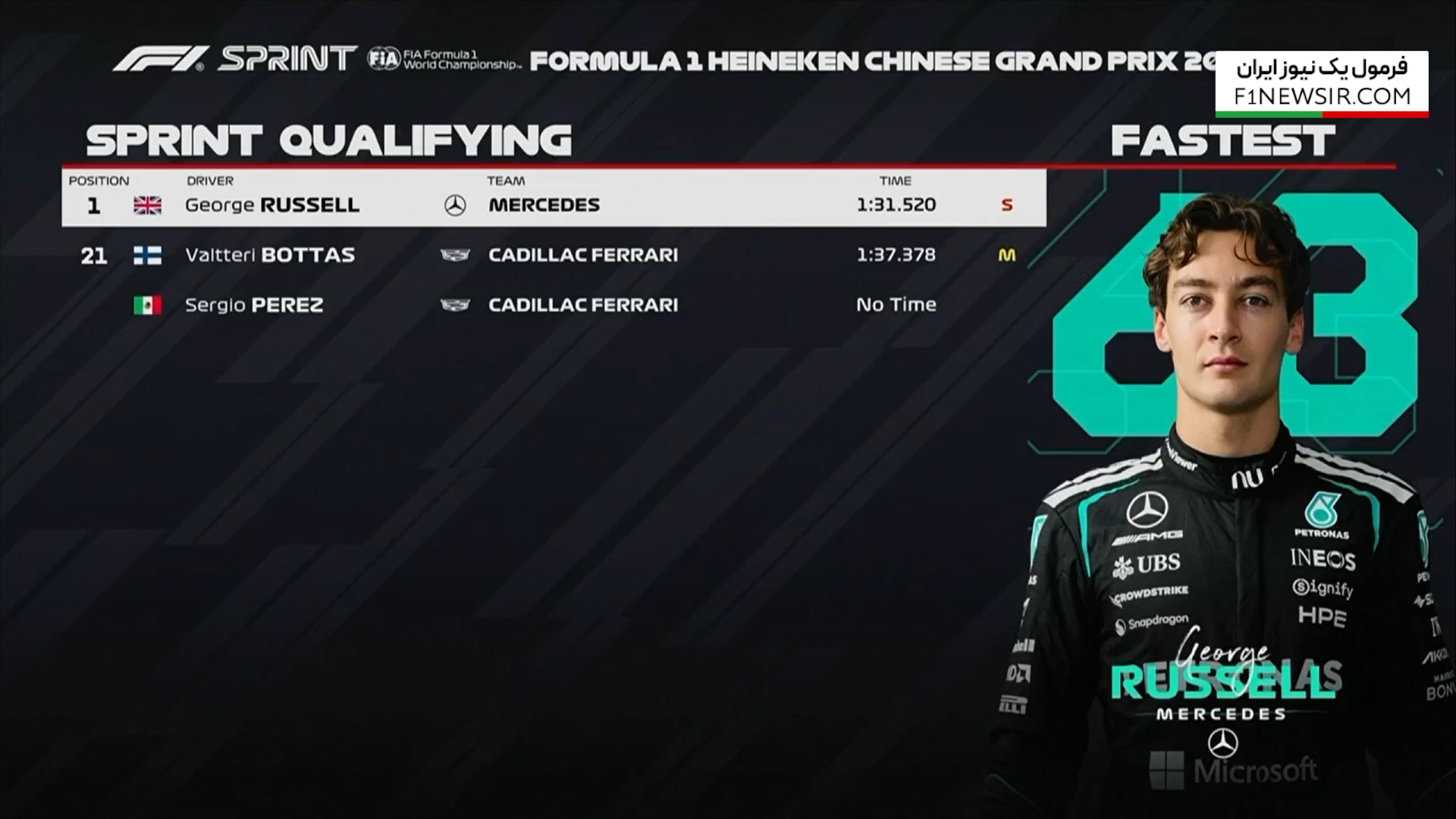Select George Russell's result row
The width and height of the screenshot is (1456, 819).
click(554, 205)
